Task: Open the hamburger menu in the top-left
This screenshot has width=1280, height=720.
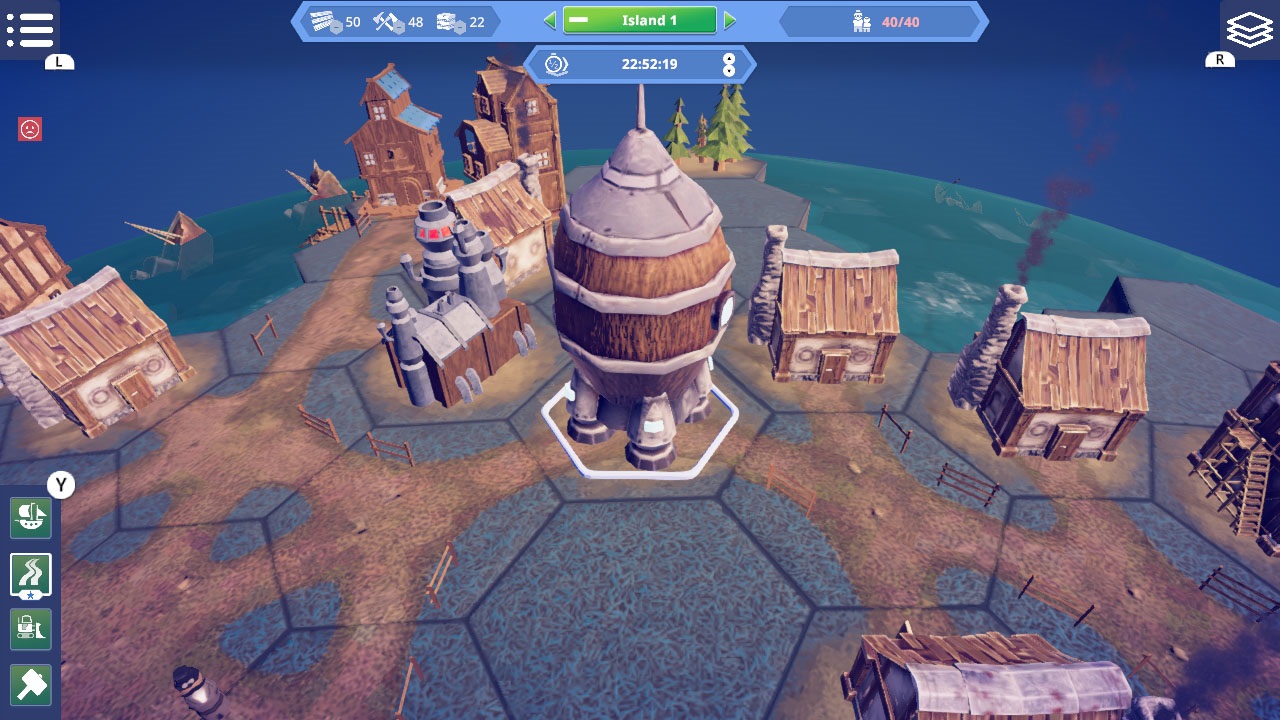Action: click(32, 30)
